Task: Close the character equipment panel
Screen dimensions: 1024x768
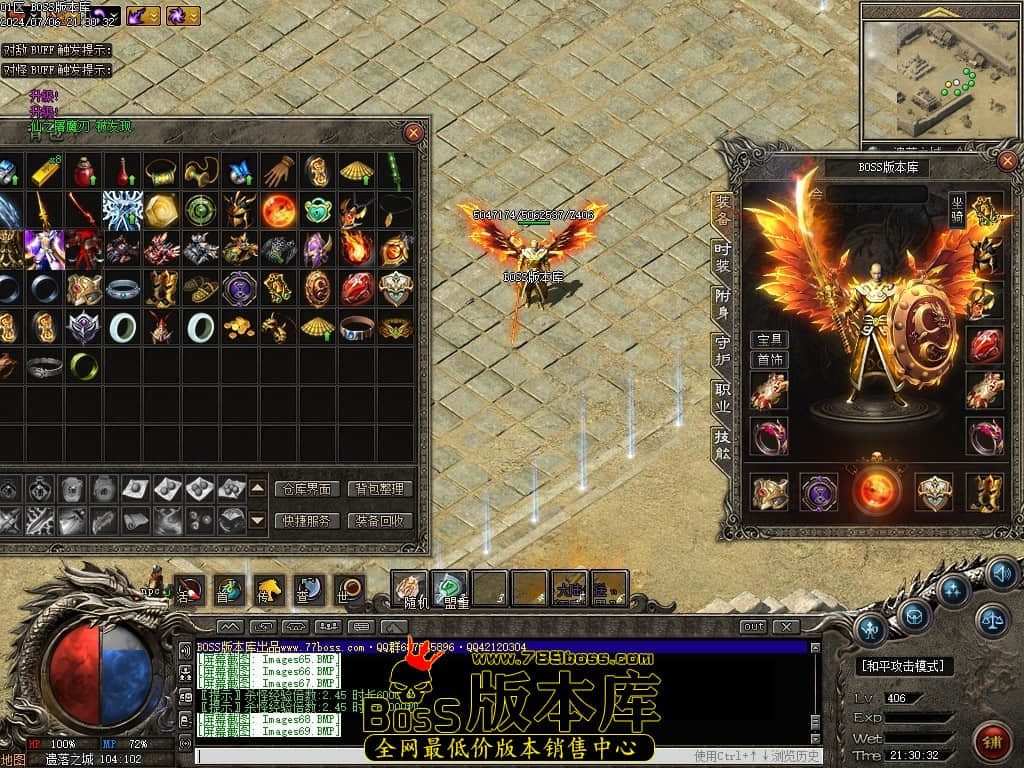Action: tap(1007, 160)
